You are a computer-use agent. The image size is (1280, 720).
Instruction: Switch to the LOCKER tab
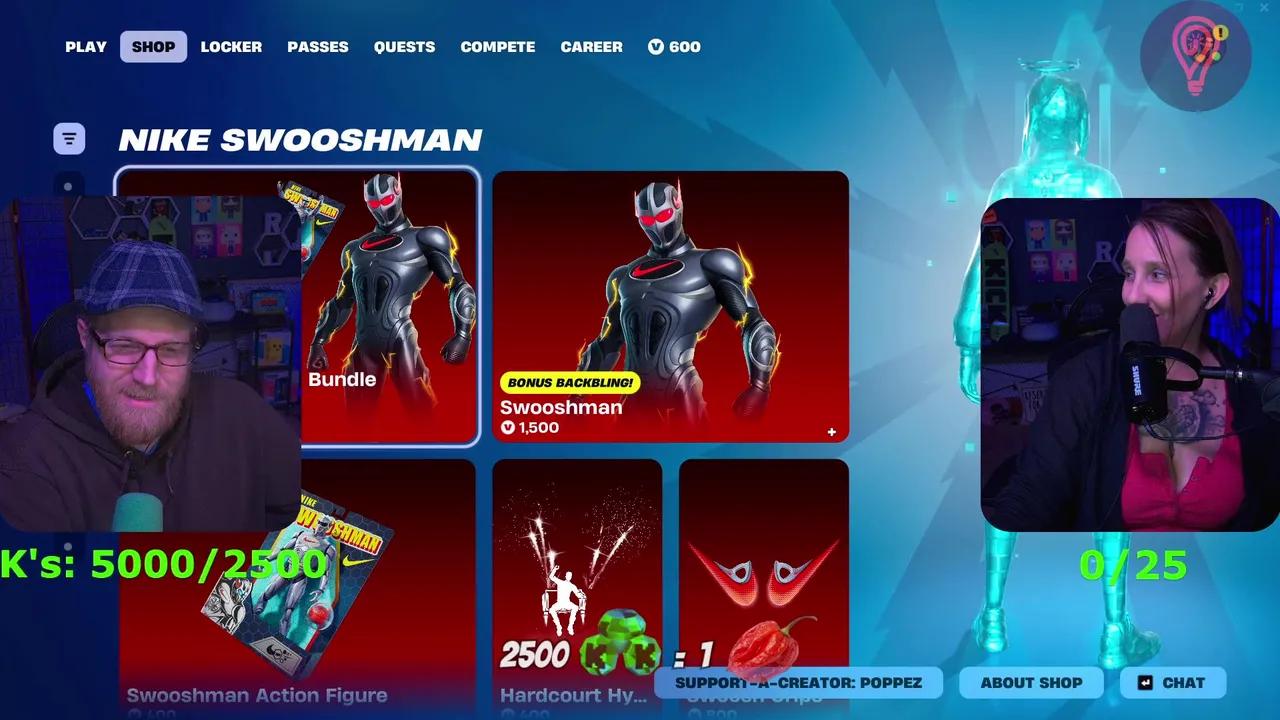click(x=231, y=46)
